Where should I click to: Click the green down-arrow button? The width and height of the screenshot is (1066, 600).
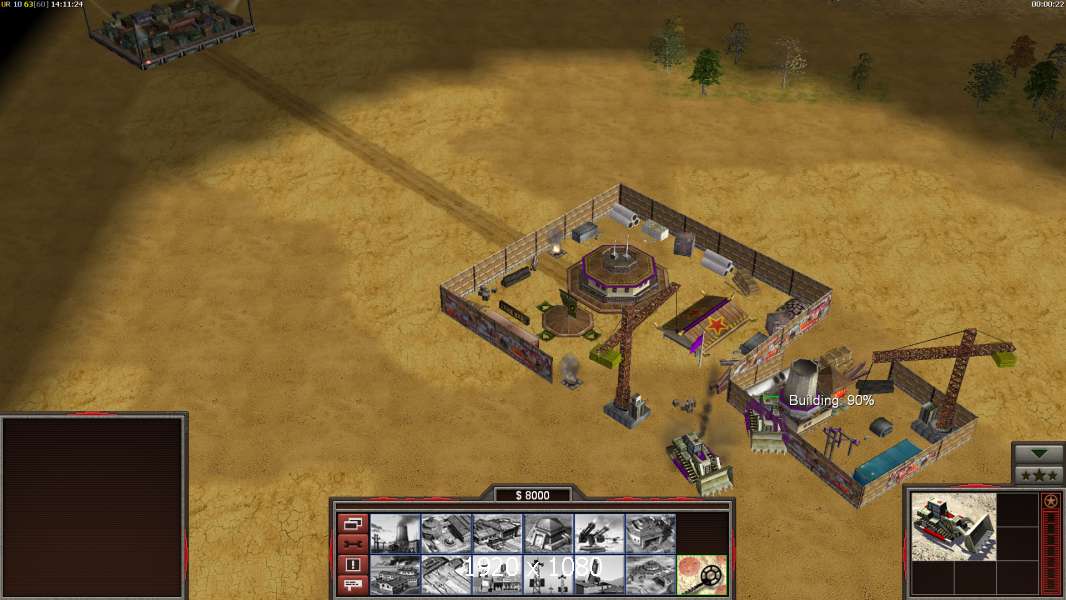[1038, 454]
